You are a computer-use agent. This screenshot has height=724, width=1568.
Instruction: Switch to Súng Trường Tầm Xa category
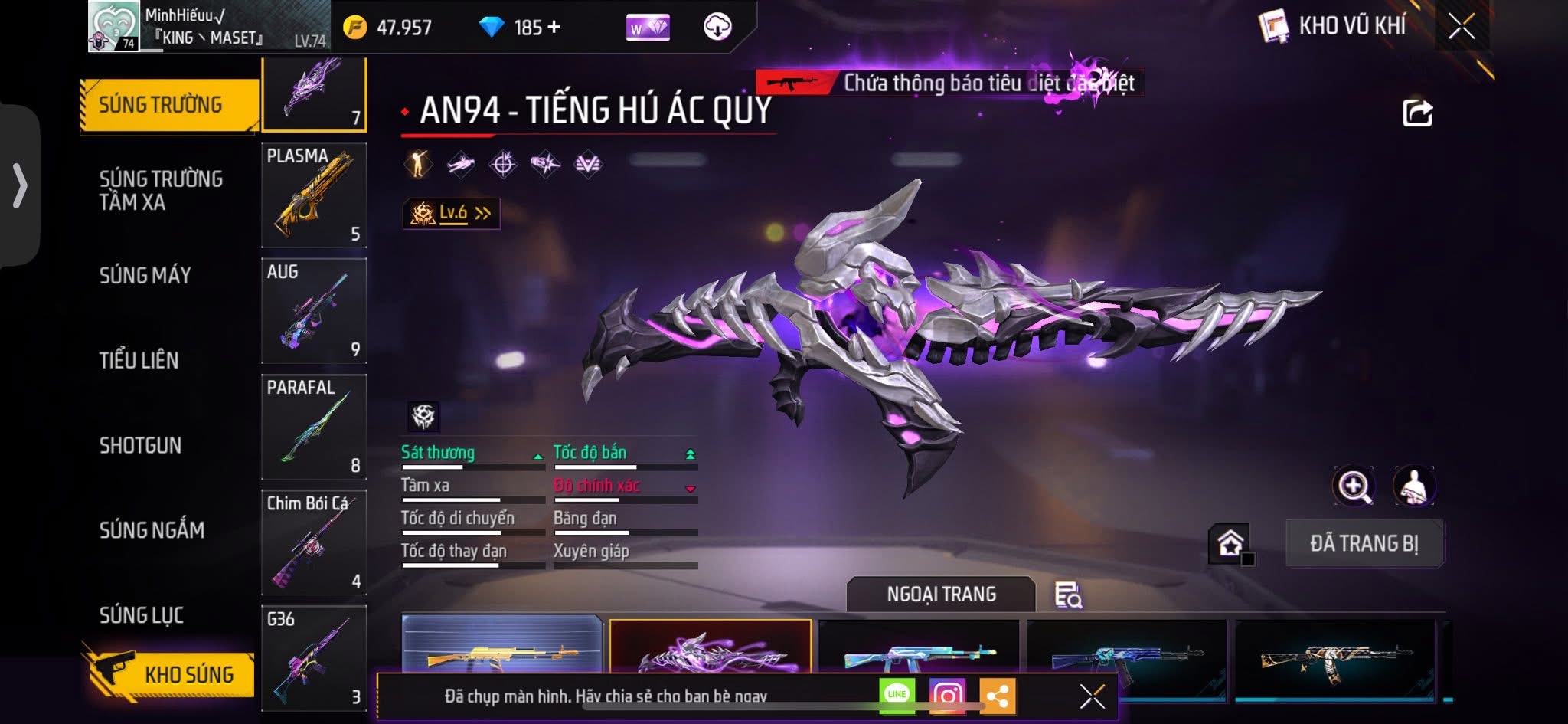coord(161,190)
